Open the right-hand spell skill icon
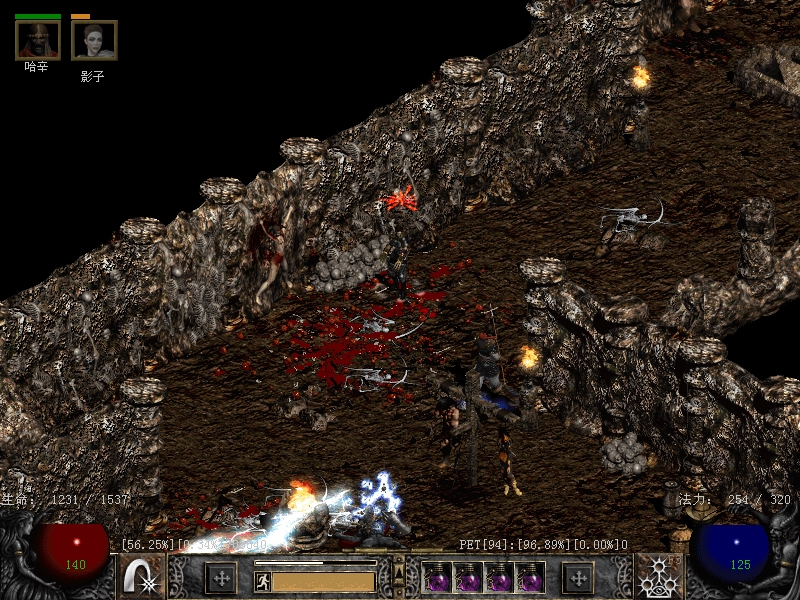This screenshot has height=600, width=800. [x=659, y=577]
